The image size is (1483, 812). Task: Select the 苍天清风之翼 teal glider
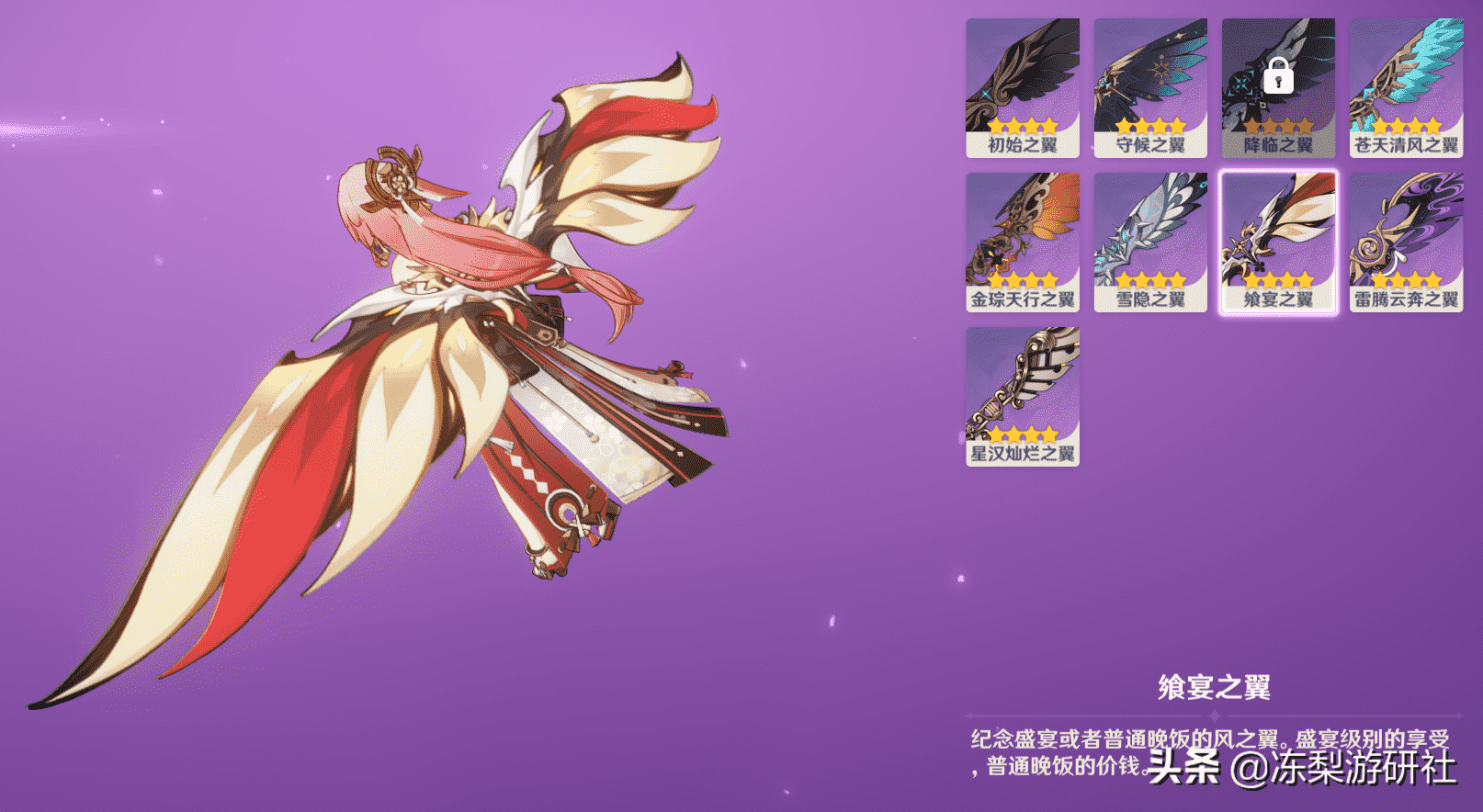pos(1406,87)
